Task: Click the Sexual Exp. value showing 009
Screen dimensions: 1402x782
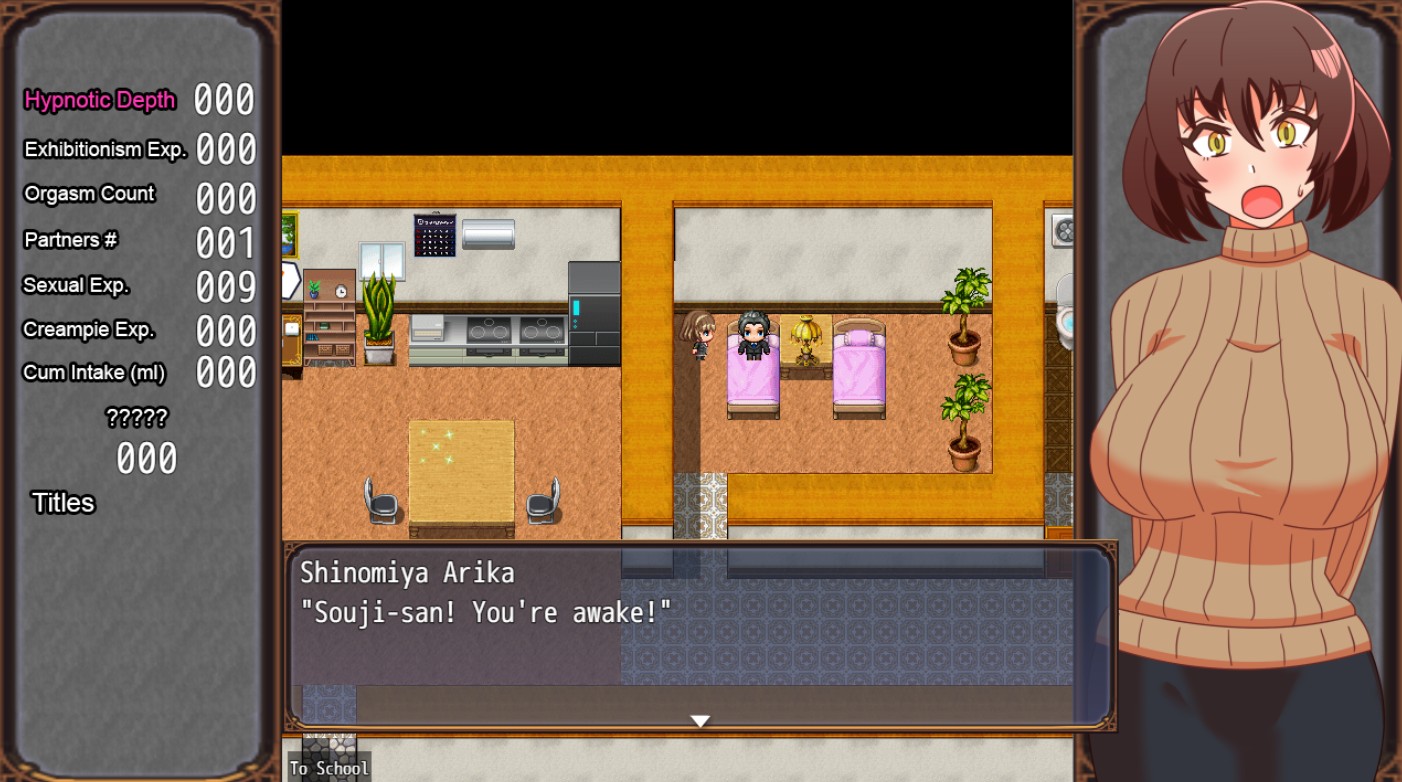Action: click(x=226, y=286)
